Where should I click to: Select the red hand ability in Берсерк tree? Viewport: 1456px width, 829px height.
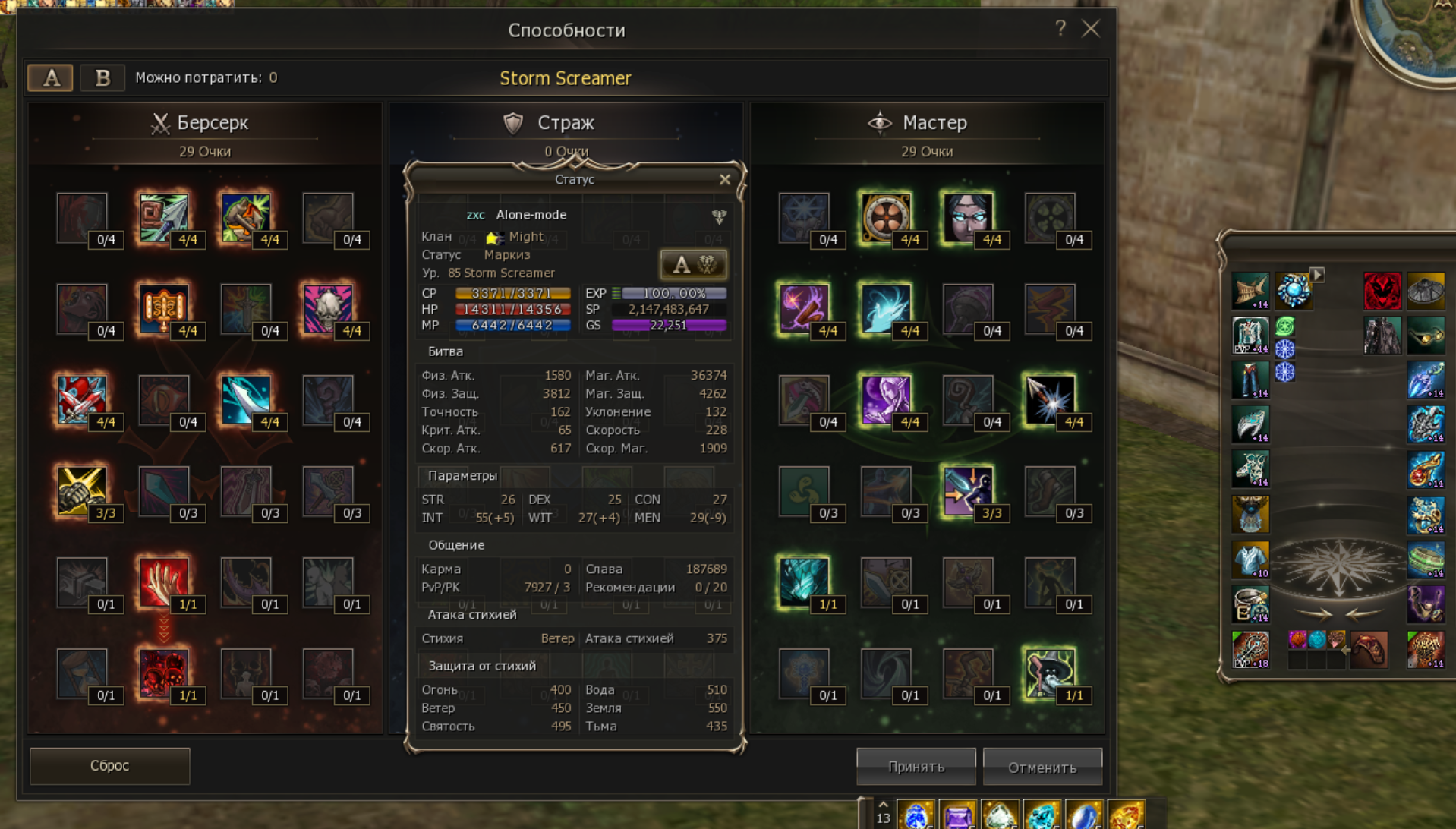[163, 582]
